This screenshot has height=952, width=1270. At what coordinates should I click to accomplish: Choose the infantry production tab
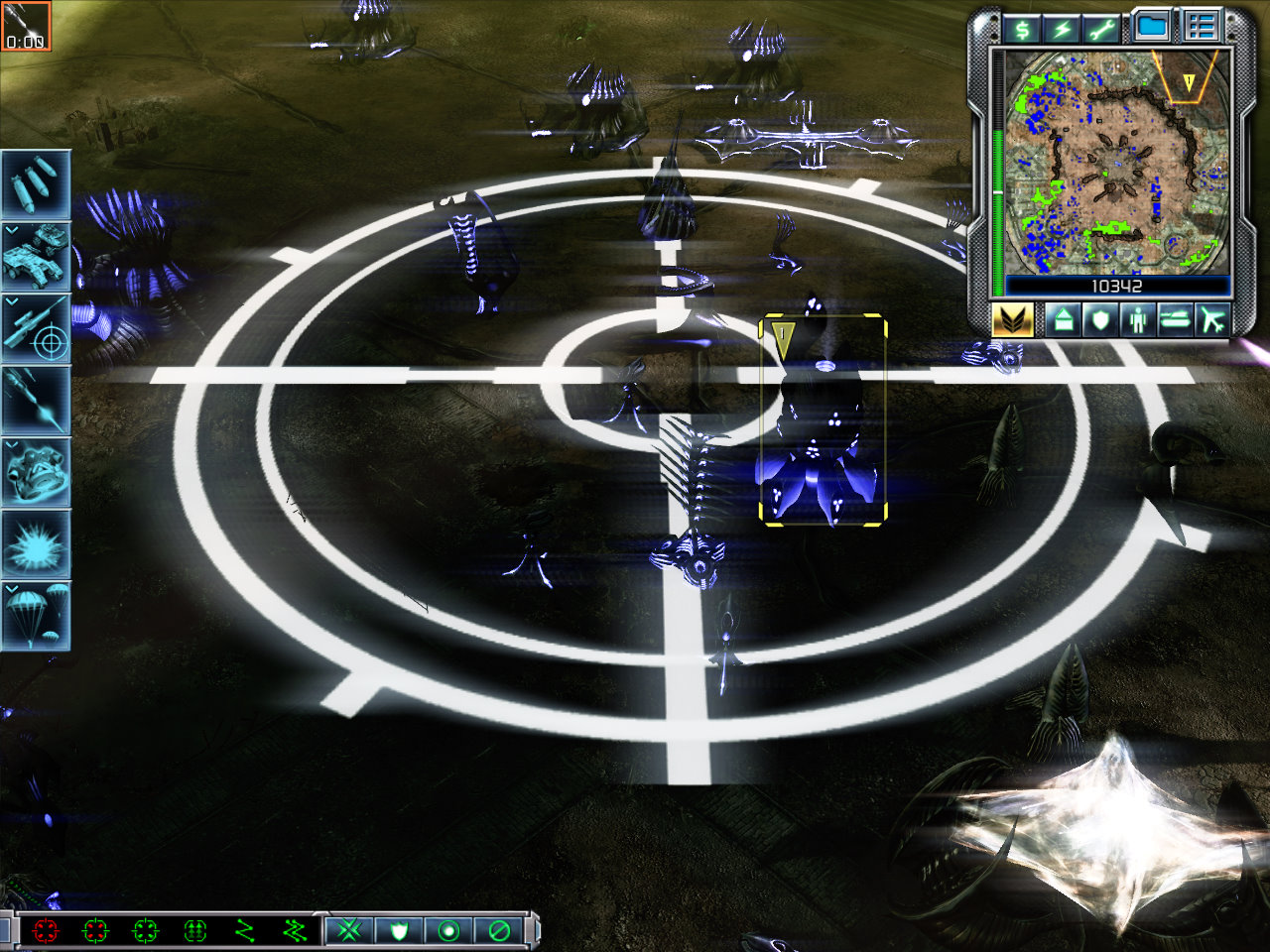click(x=1136, y=320)
